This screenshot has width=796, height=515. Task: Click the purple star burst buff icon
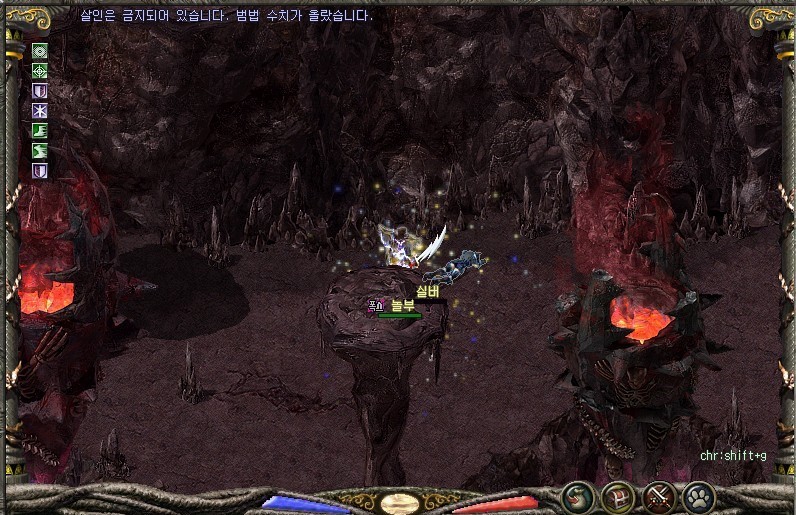point(40,111)
